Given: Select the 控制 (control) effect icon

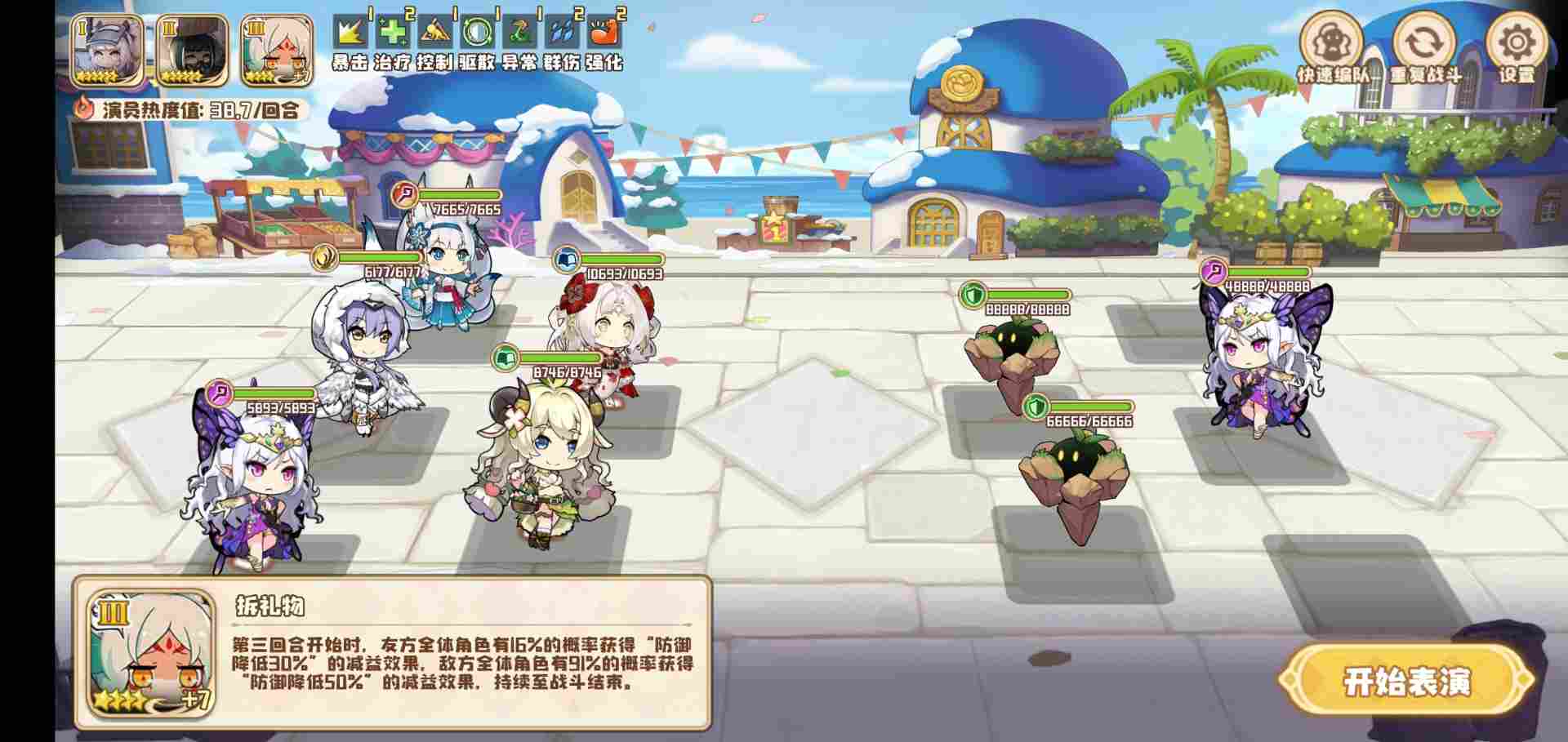Looking at the screenshot, I should point(435,33).
